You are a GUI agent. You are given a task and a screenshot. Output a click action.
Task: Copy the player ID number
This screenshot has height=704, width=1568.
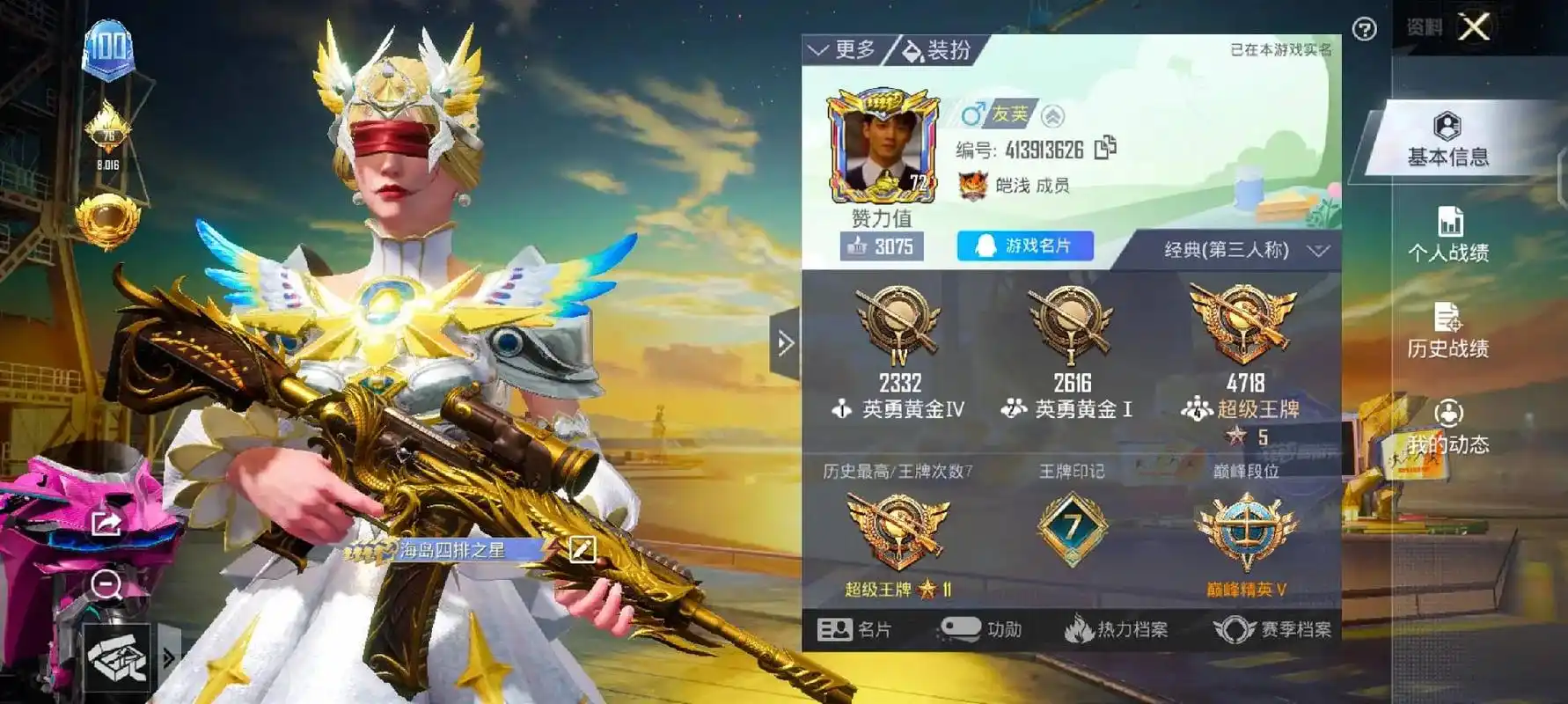[x=1105, y=148]
